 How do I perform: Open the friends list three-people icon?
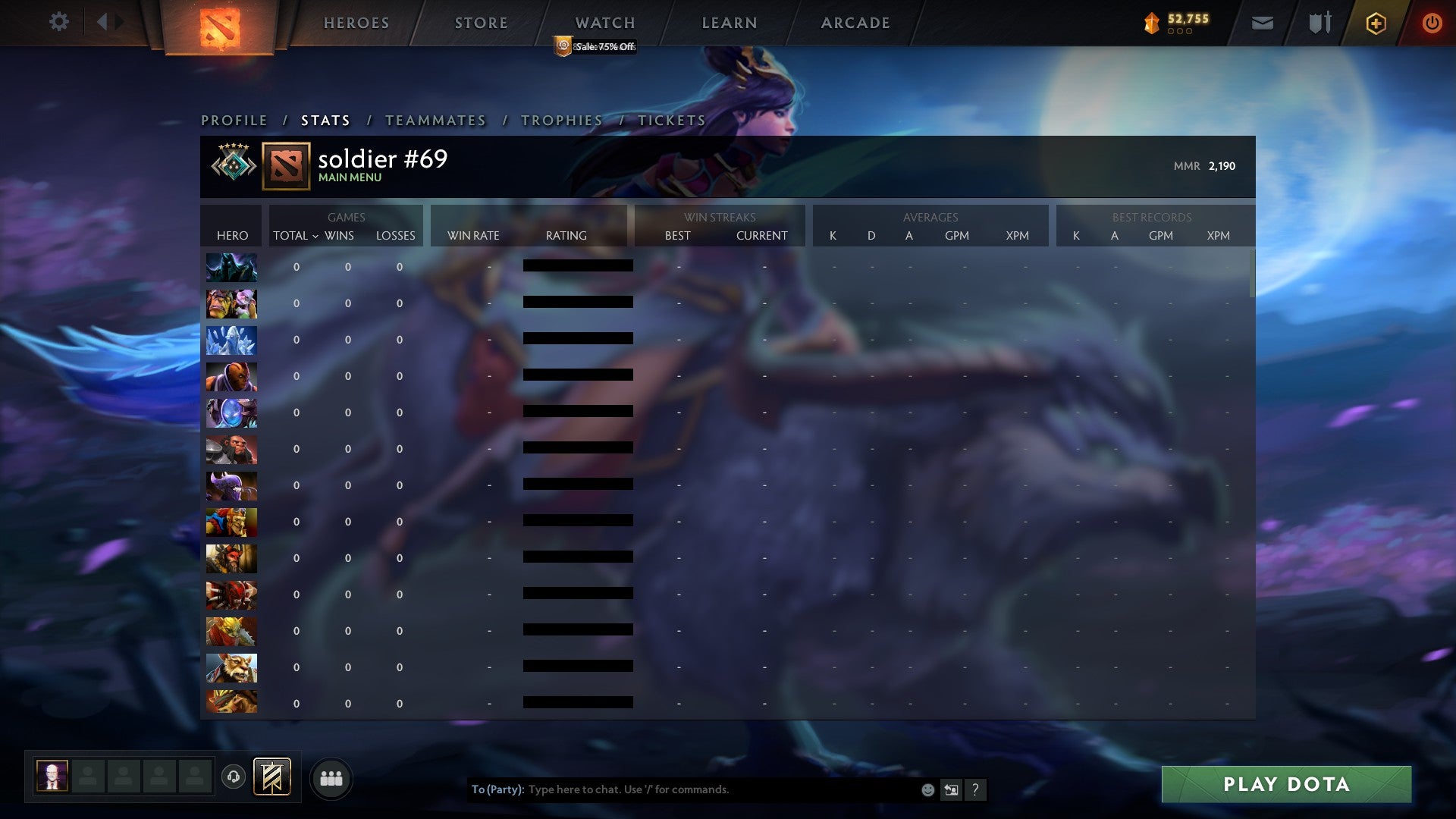[x=330, y=777]
